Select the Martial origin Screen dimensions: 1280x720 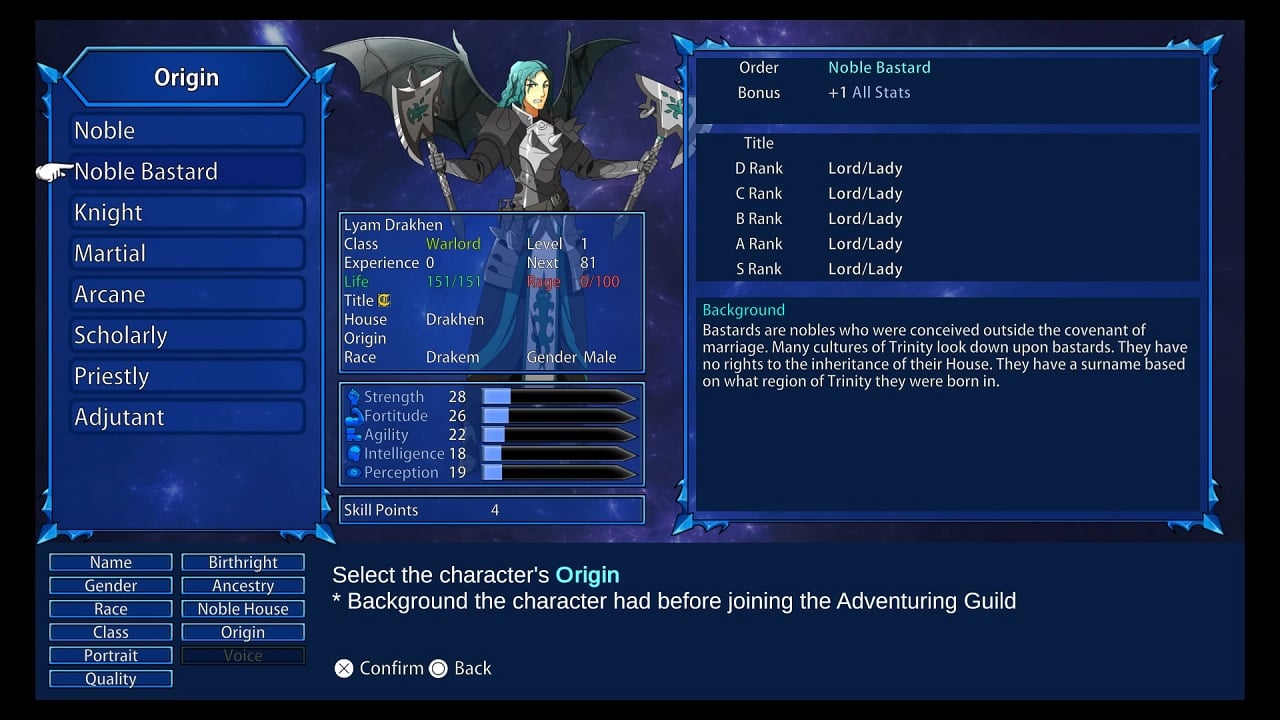click(187, 254)
